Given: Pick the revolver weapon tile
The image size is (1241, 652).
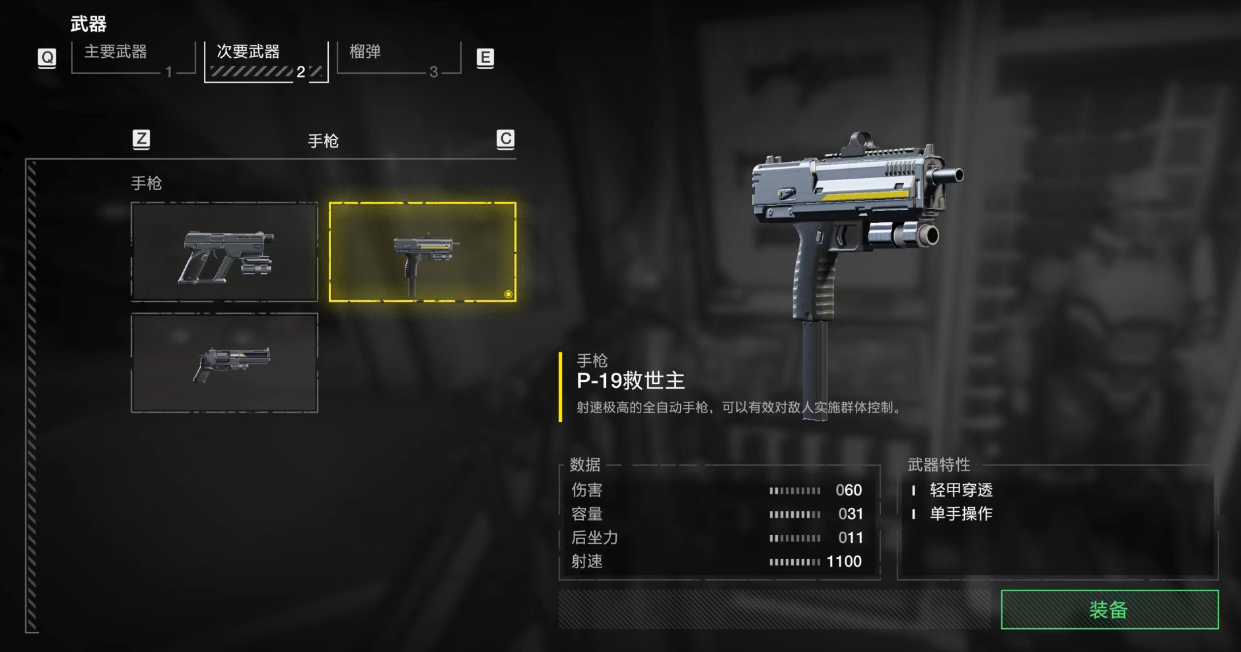Looking at the screenshot, I should point(224,363).
